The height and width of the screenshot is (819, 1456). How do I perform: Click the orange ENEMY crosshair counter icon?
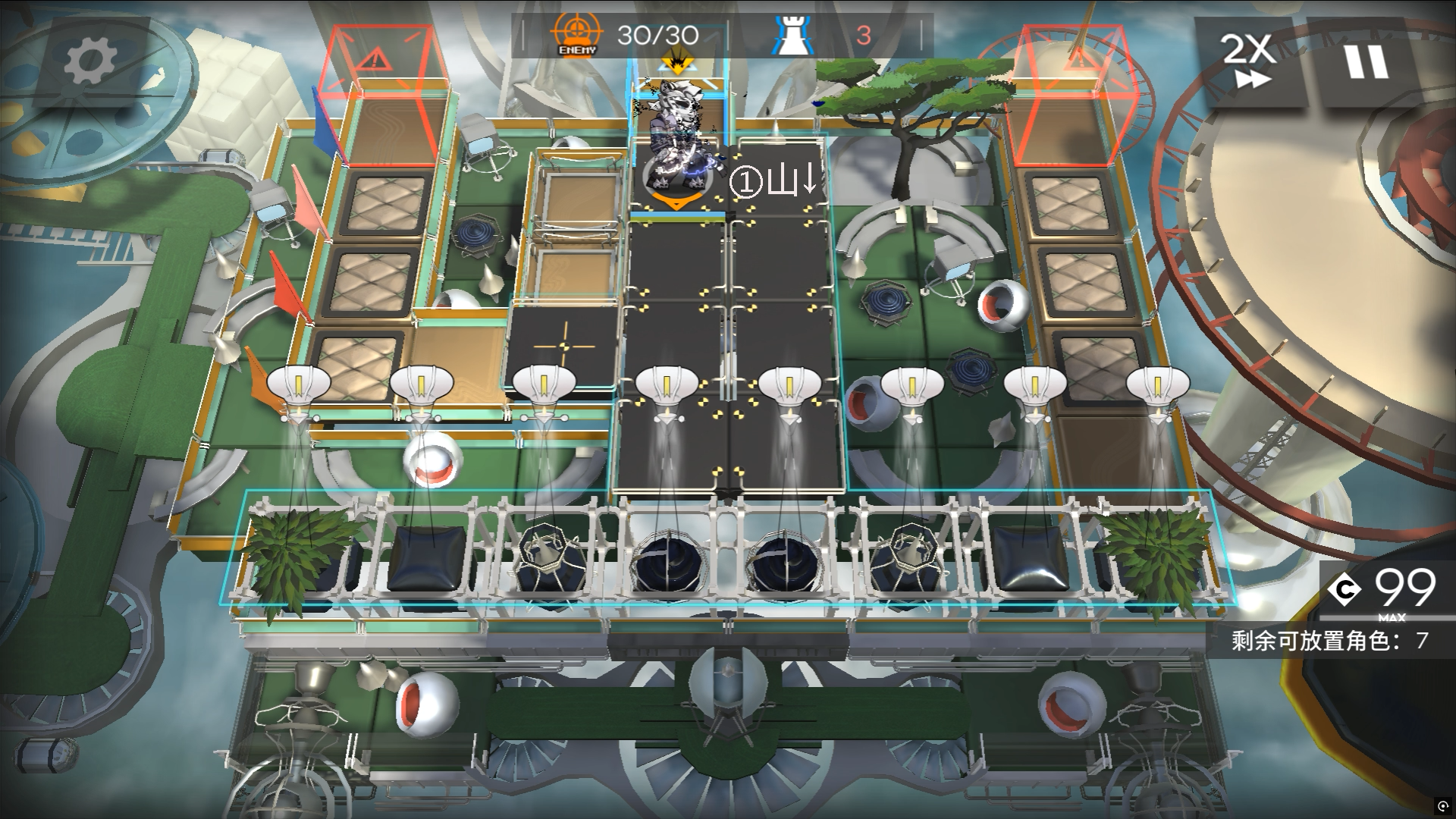577,33
